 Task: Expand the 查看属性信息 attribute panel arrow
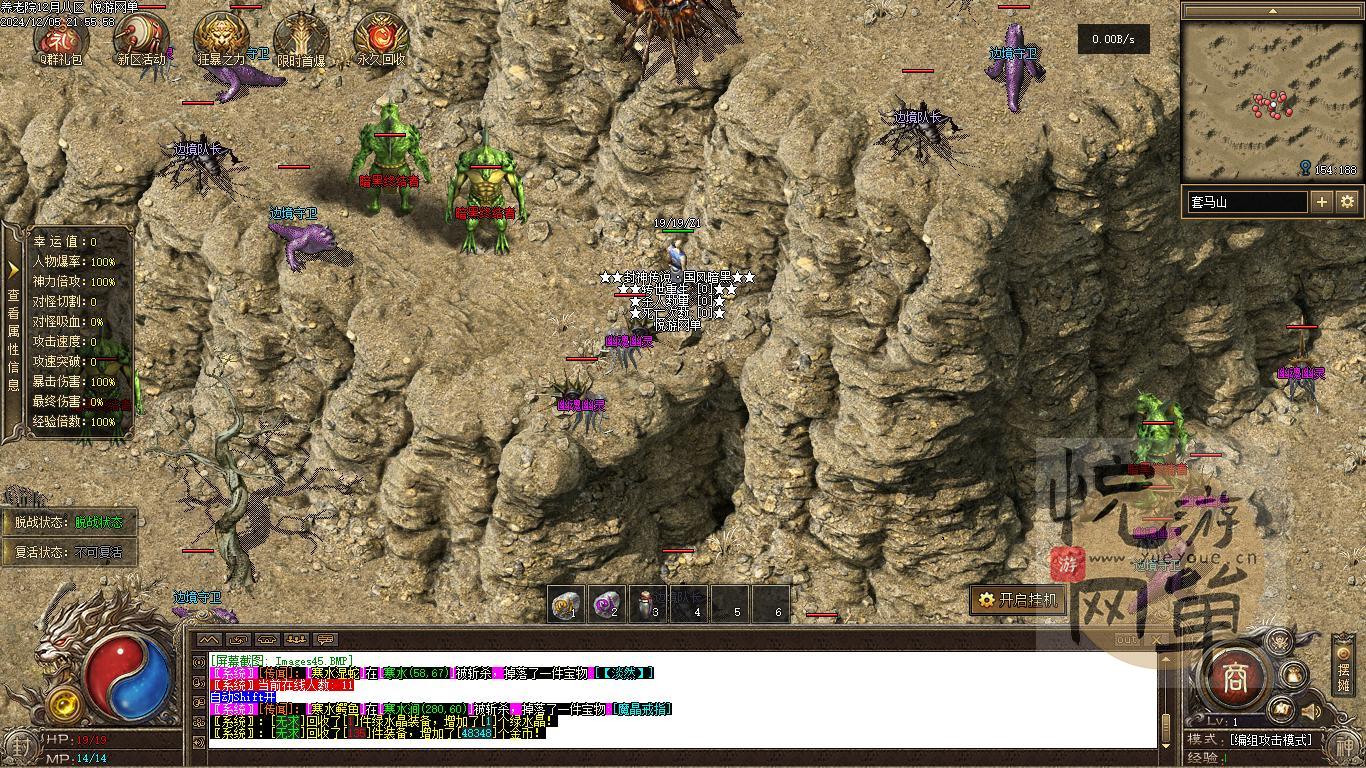[x=13, y=270]
